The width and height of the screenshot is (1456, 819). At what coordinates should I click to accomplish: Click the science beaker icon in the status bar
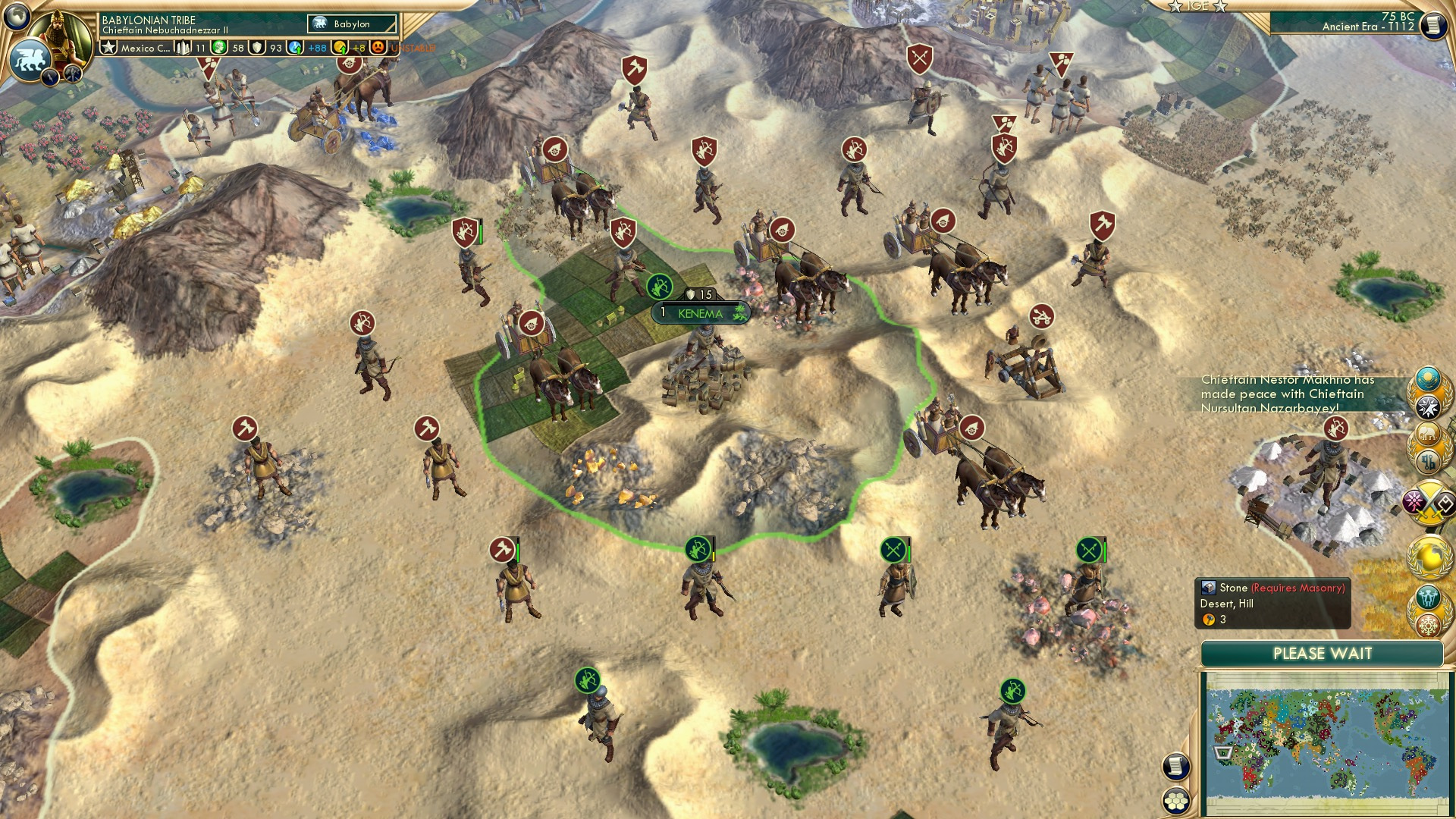click(293, 49)
